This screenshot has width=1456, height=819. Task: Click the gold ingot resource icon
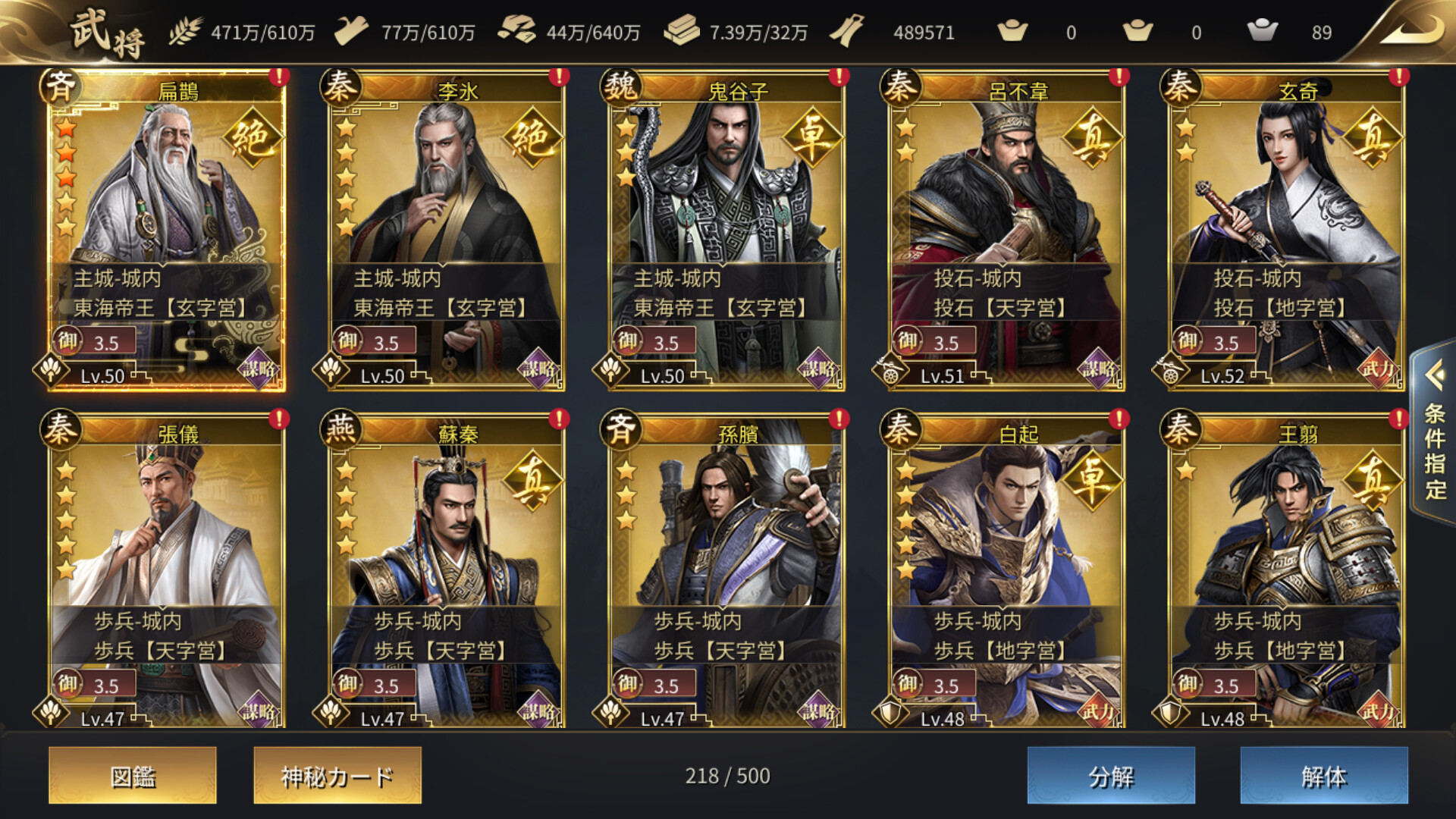[682, 32]
